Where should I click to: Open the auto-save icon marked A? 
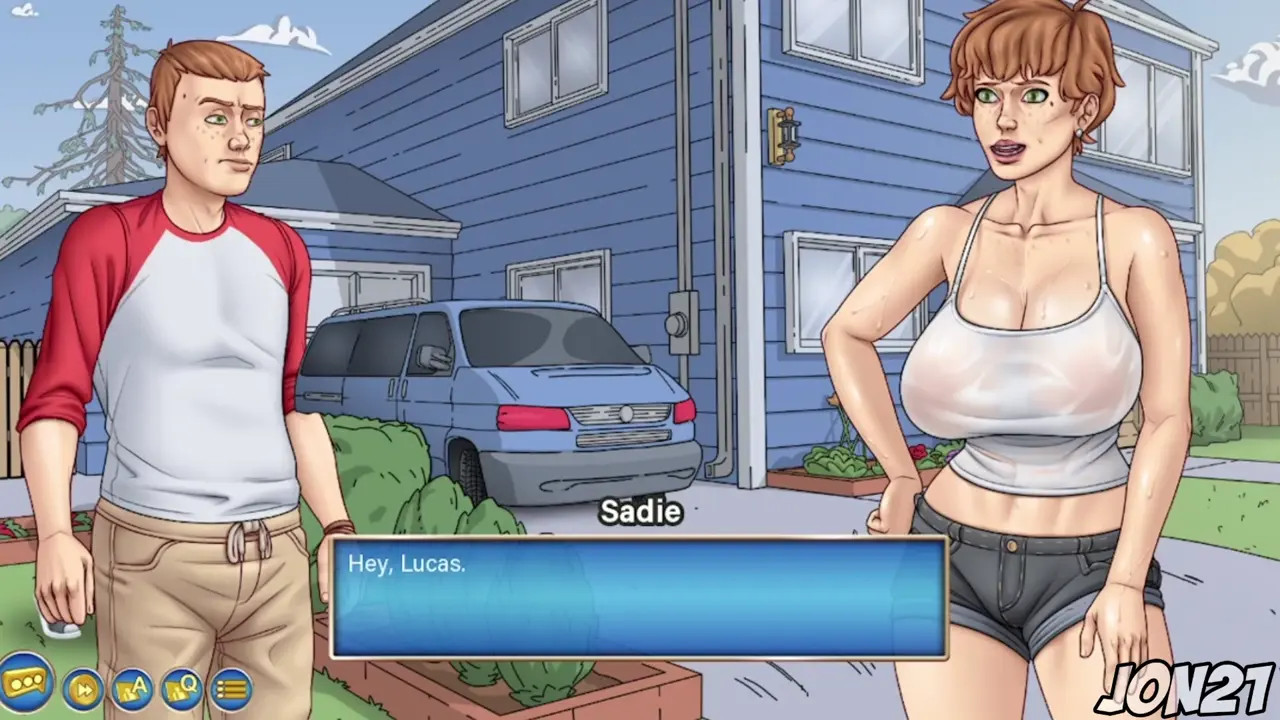coord(132,689)
